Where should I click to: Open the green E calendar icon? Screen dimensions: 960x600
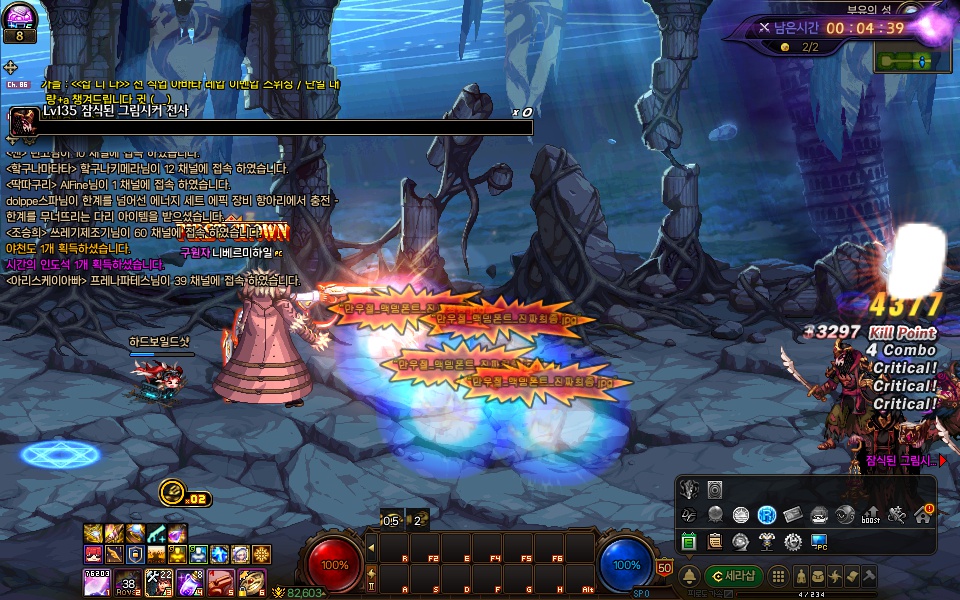coord(689,542)
